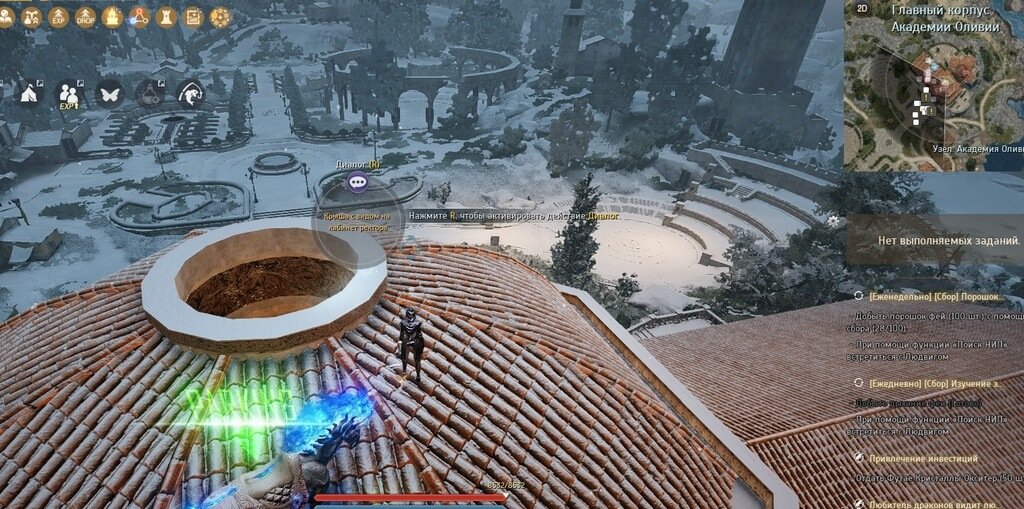Screen dimensions: 1024x509
Task: Click the EXP buff icon
Action: pyautogui.click(x=58, y=17)
